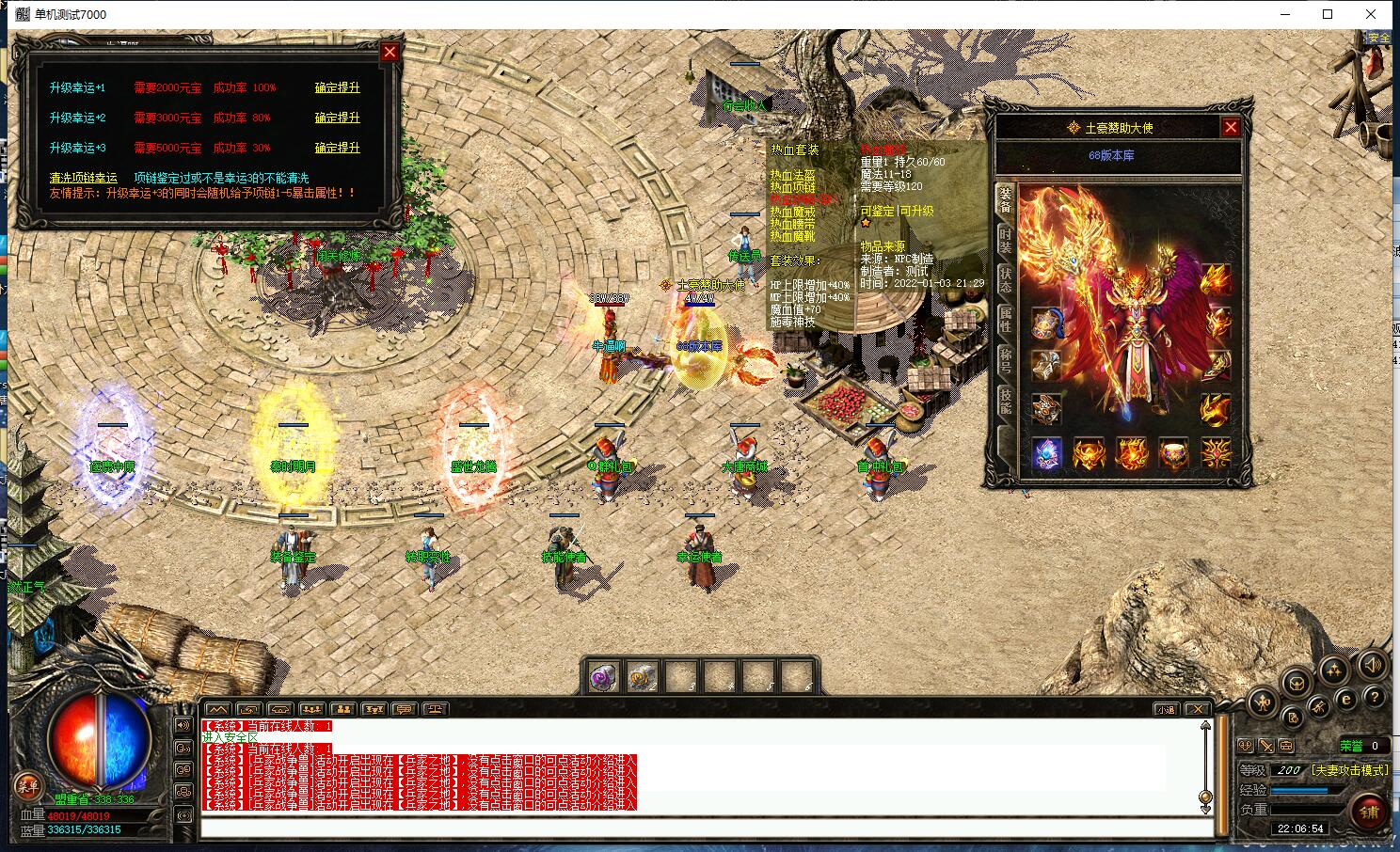Close the 土豪赞助大使 character panel
The height and width of the screenshot is (852, 1400).
pos(1231,127)
